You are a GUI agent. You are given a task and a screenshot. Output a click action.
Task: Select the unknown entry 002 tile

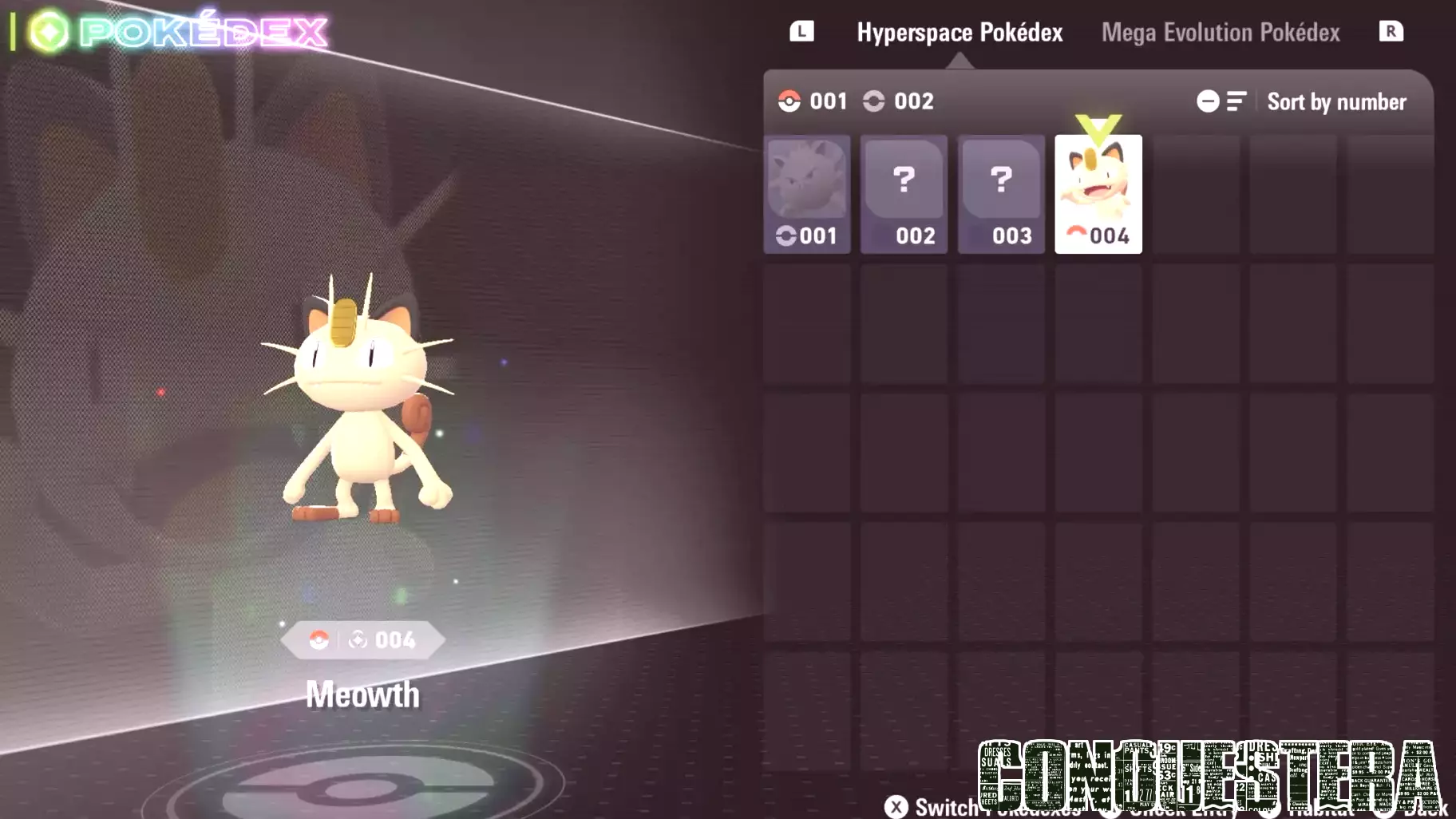(904, 194)
